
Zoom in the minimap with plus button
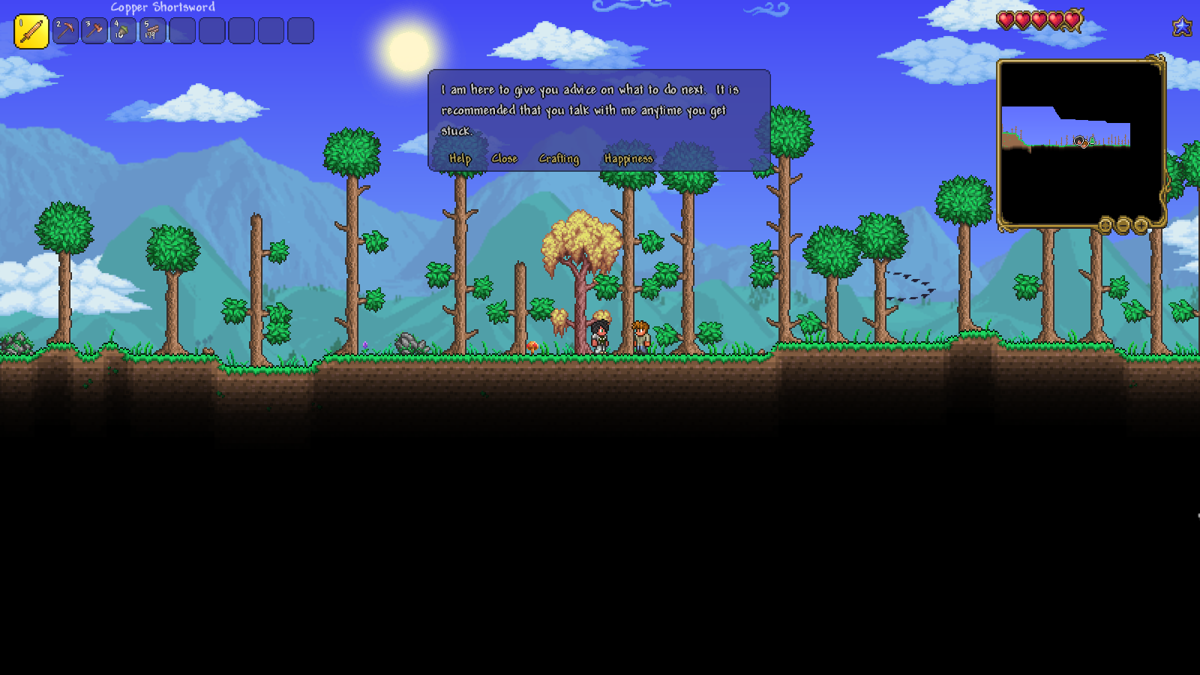[x=1141, y=225]
